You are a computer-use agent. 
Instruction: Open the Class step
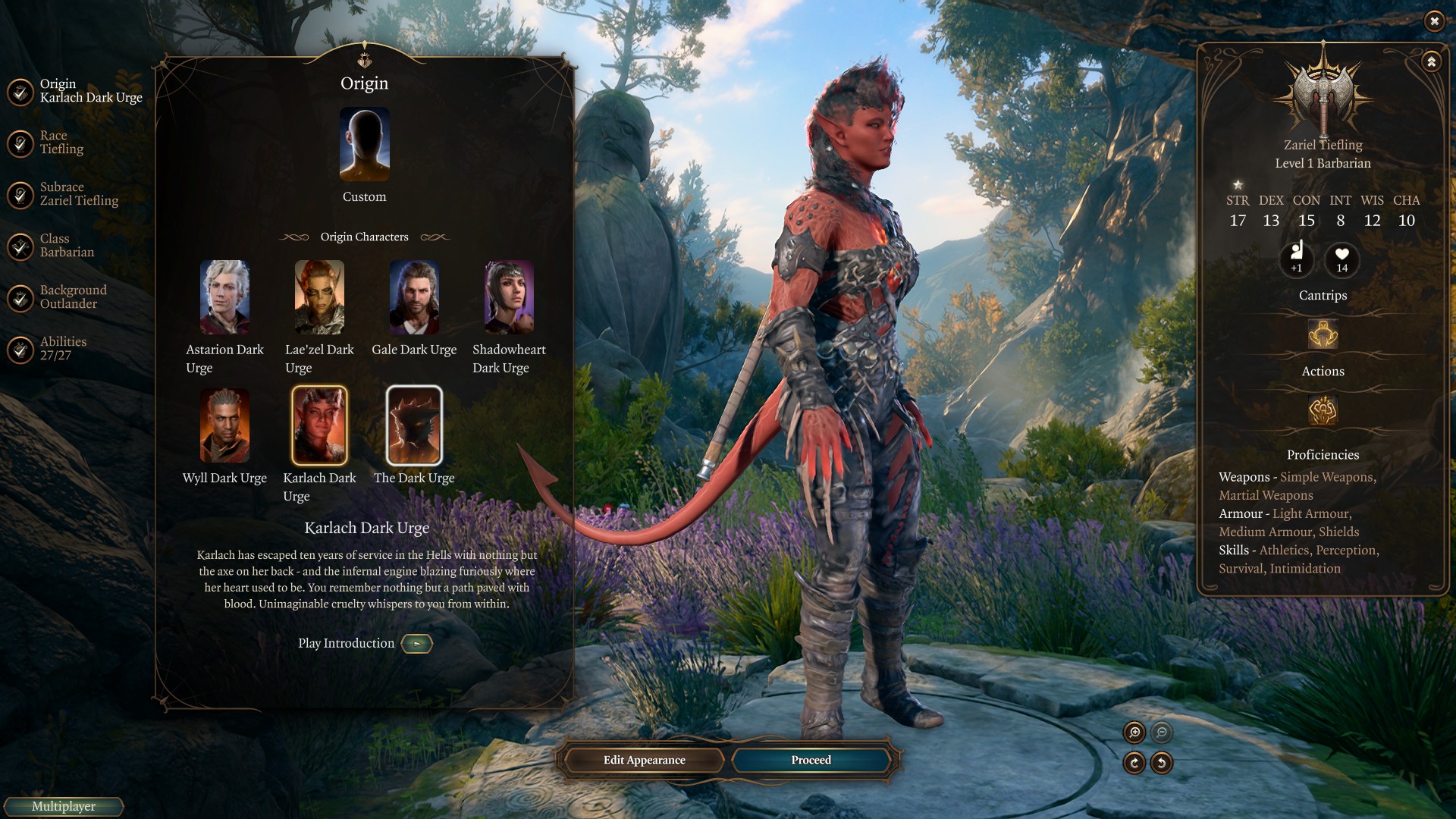coord(66,246)
